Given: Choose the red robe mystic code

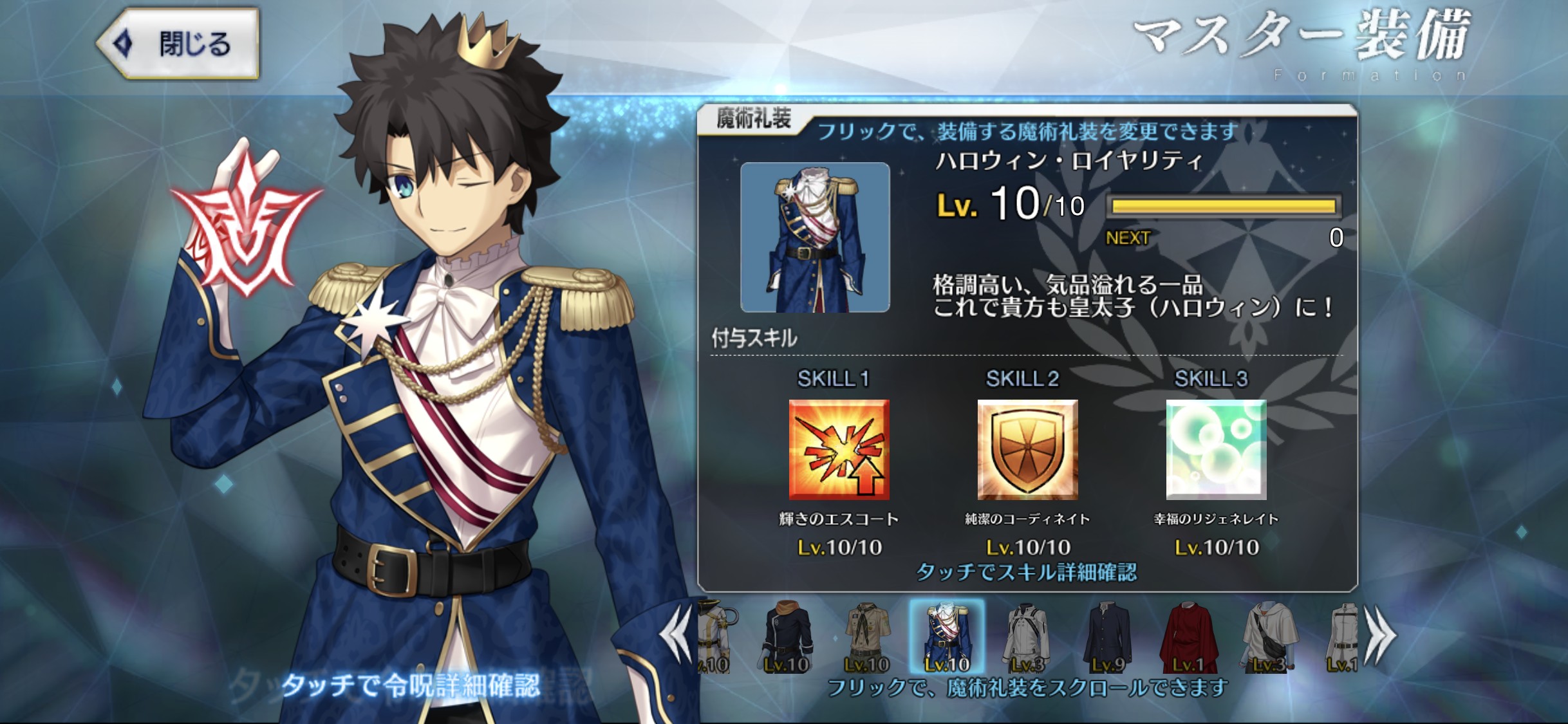Looking at the screenshot, I should [1188, 637].
